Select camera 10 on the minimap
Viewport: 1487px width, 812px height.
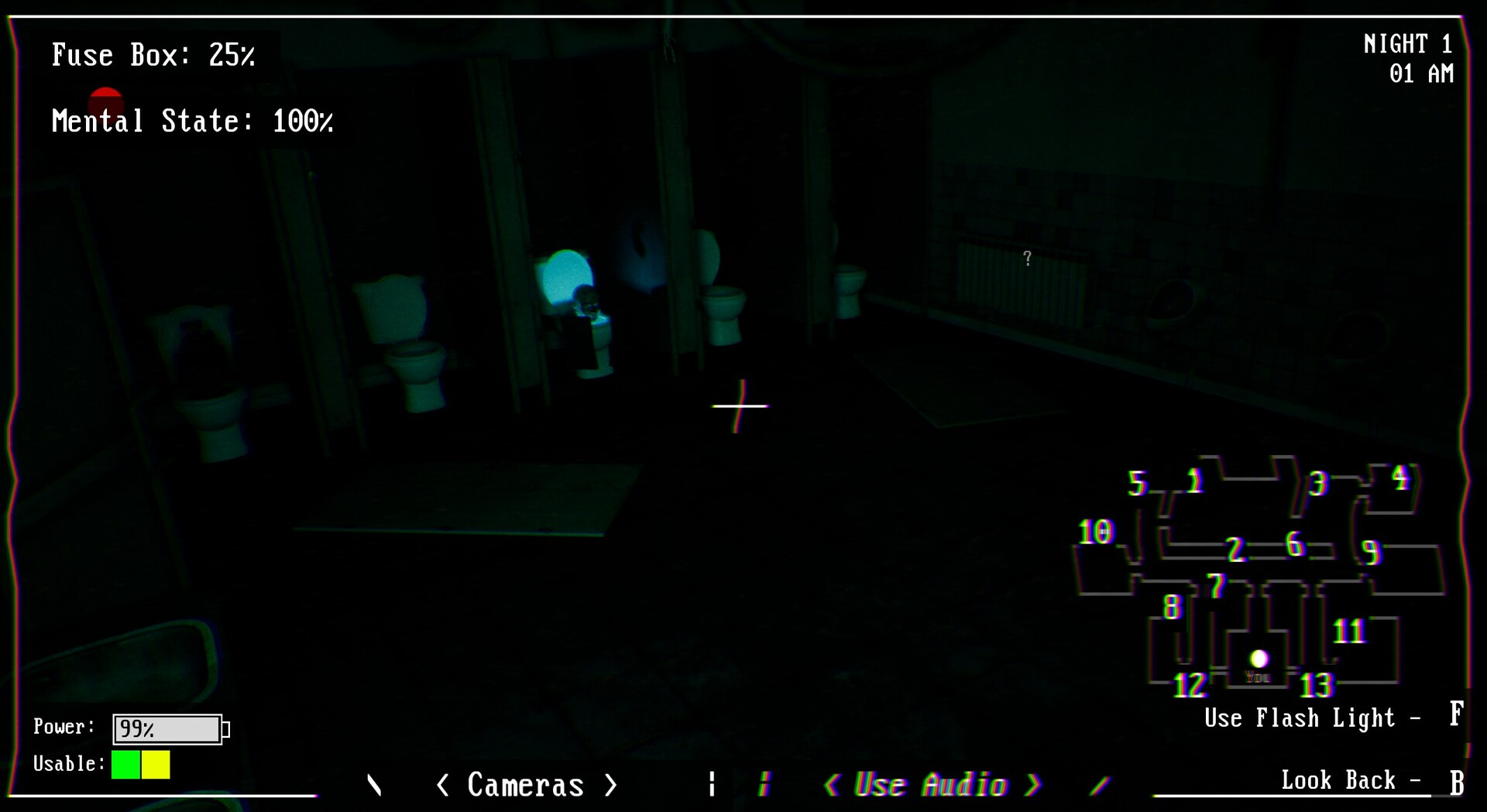click(x=1095, y=532)
